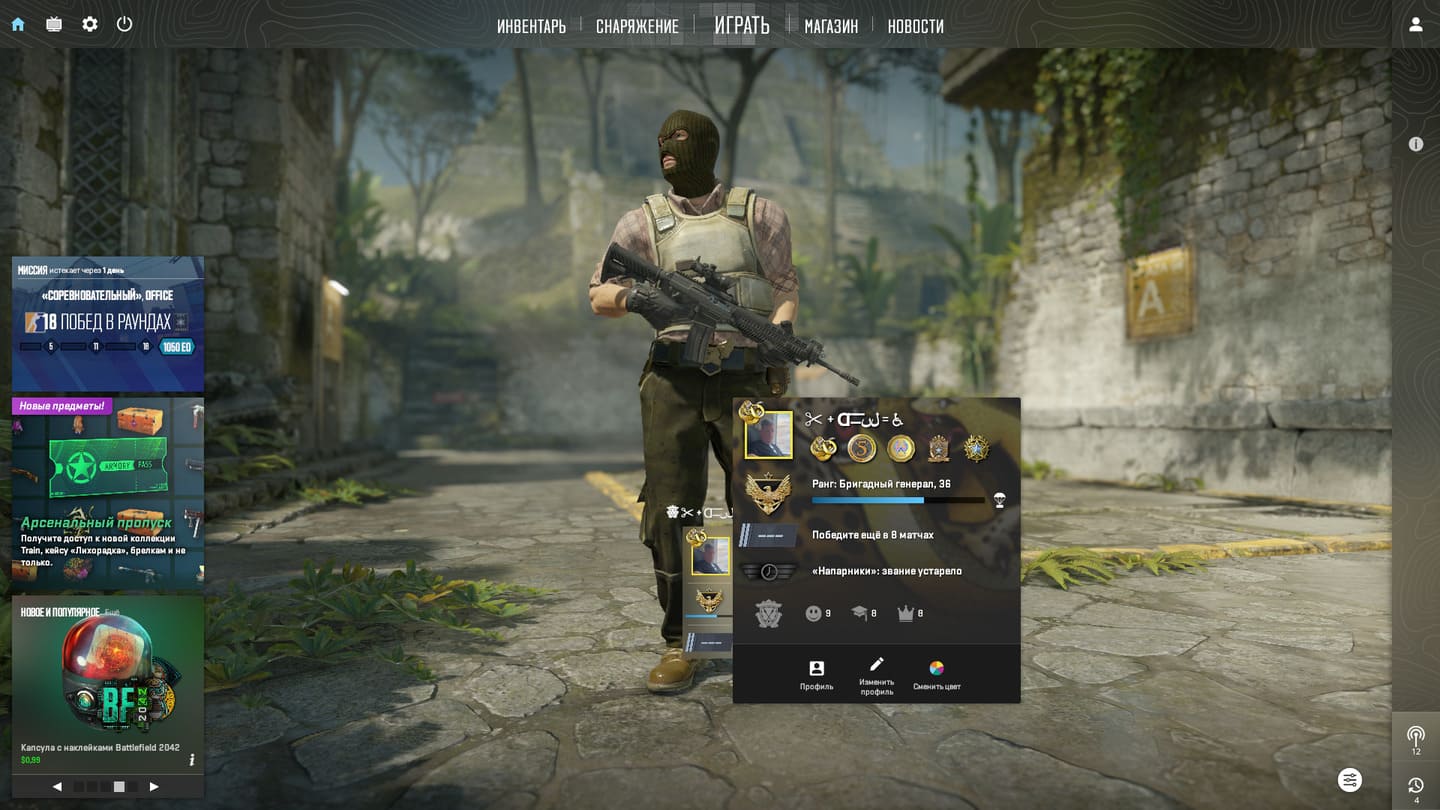Show the НОВОСТИ tab
The height and width of the screenshot is (810, 1440).
pos(915,26)
